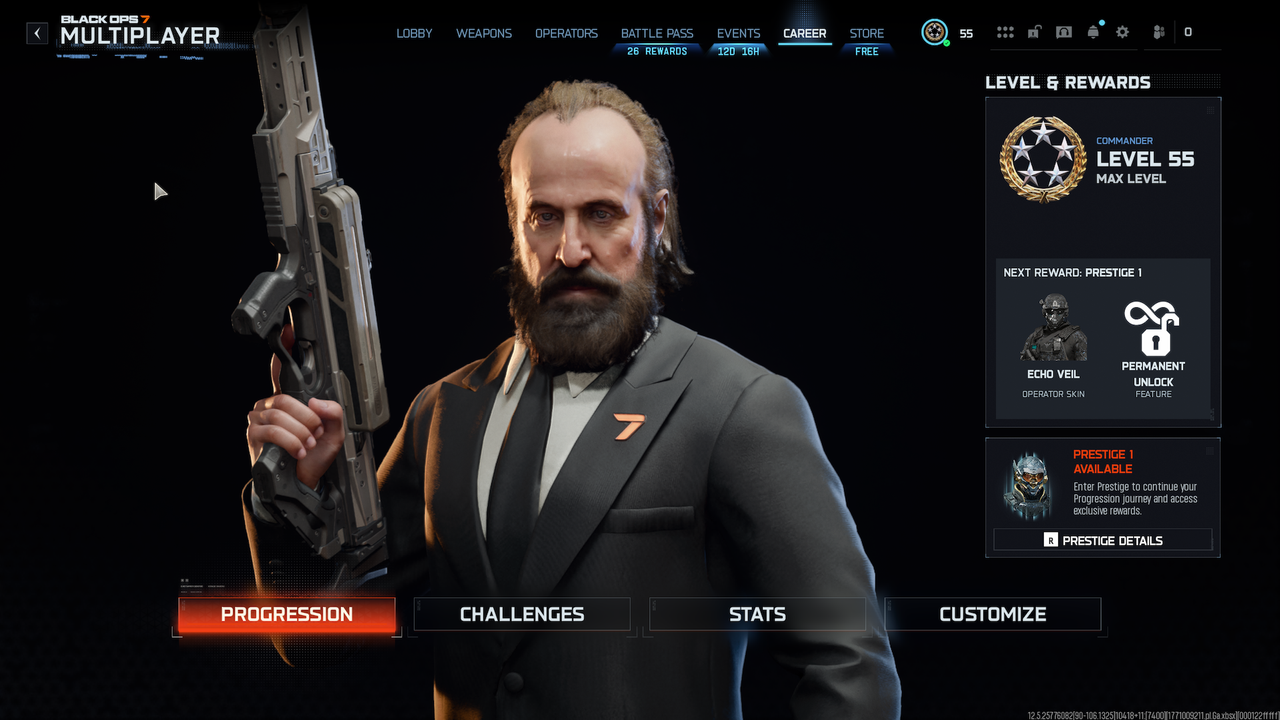Click the open padlock icon

pyautogui.click(x=1034, y=32)
